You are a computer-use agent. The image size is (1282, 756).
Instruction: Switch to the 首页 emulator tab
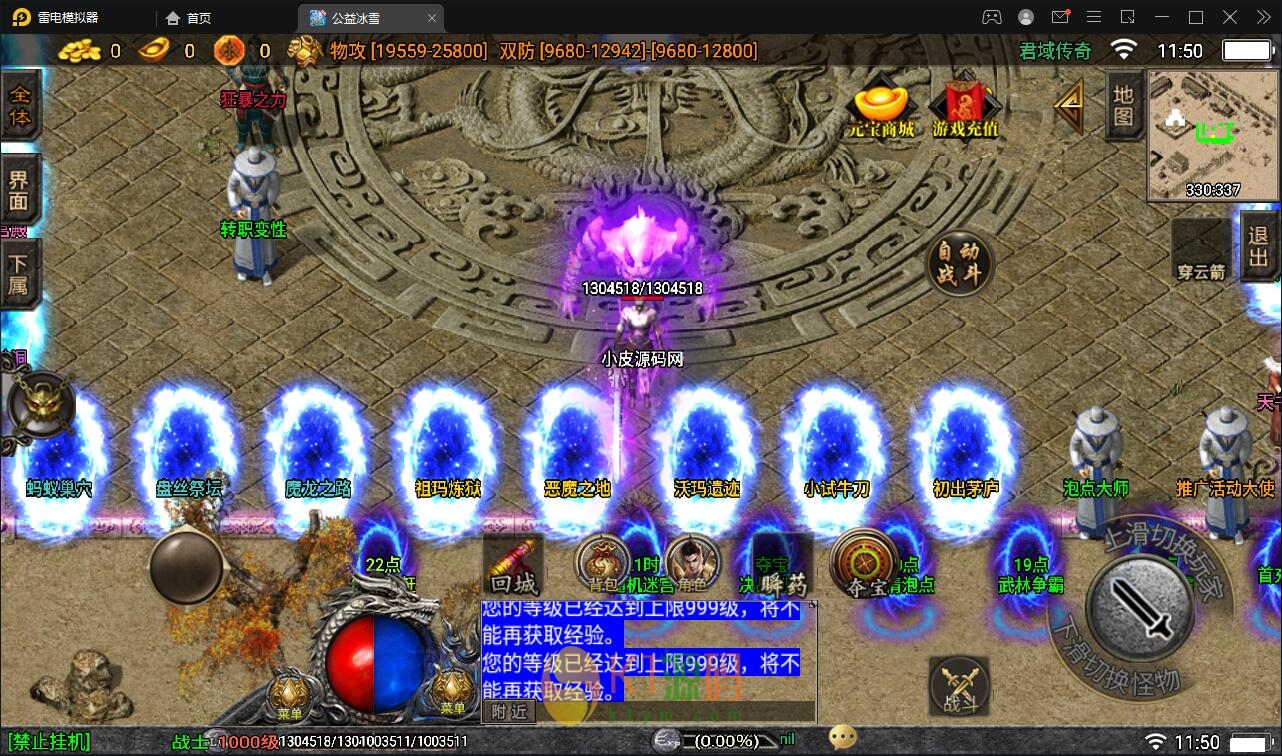click(189, 18)
